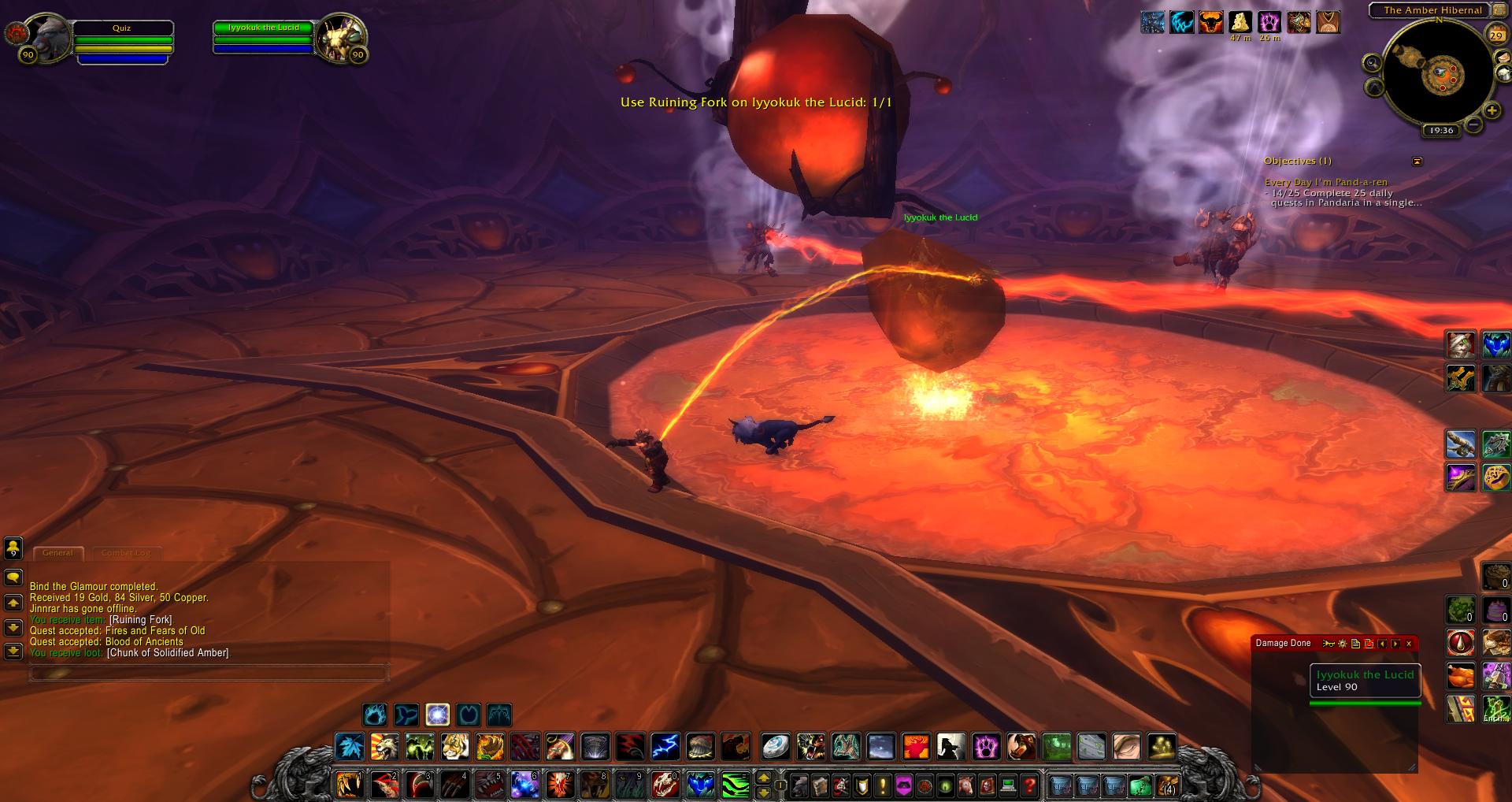Switch to the Combat Log tab
The width and height of the screenshot is (1512, 802).
point(126,553)
